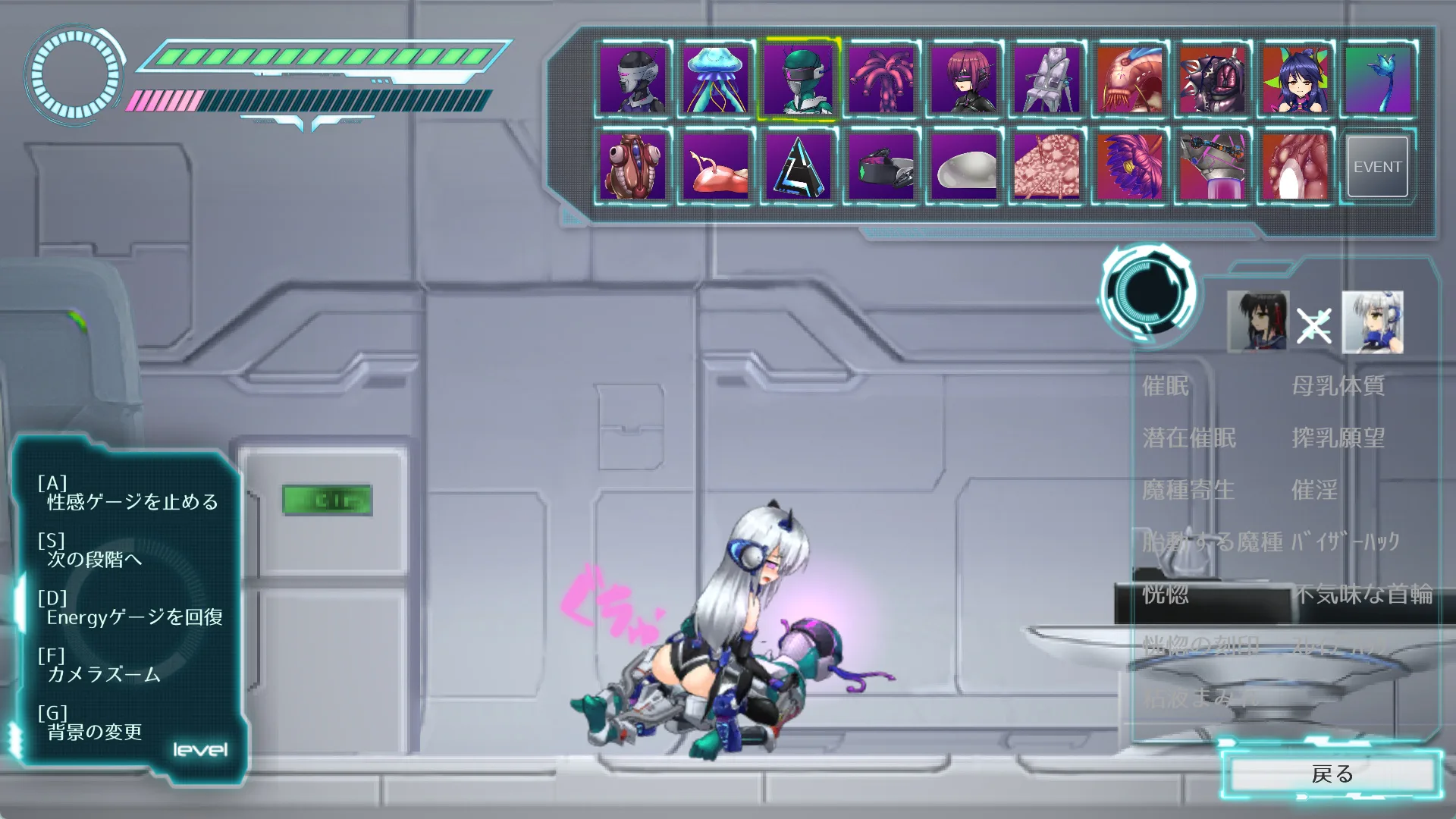The image size is (1456, 819).
Task: Pick the blue flower on green thumbnail
Action: [x=1378, y=80]
